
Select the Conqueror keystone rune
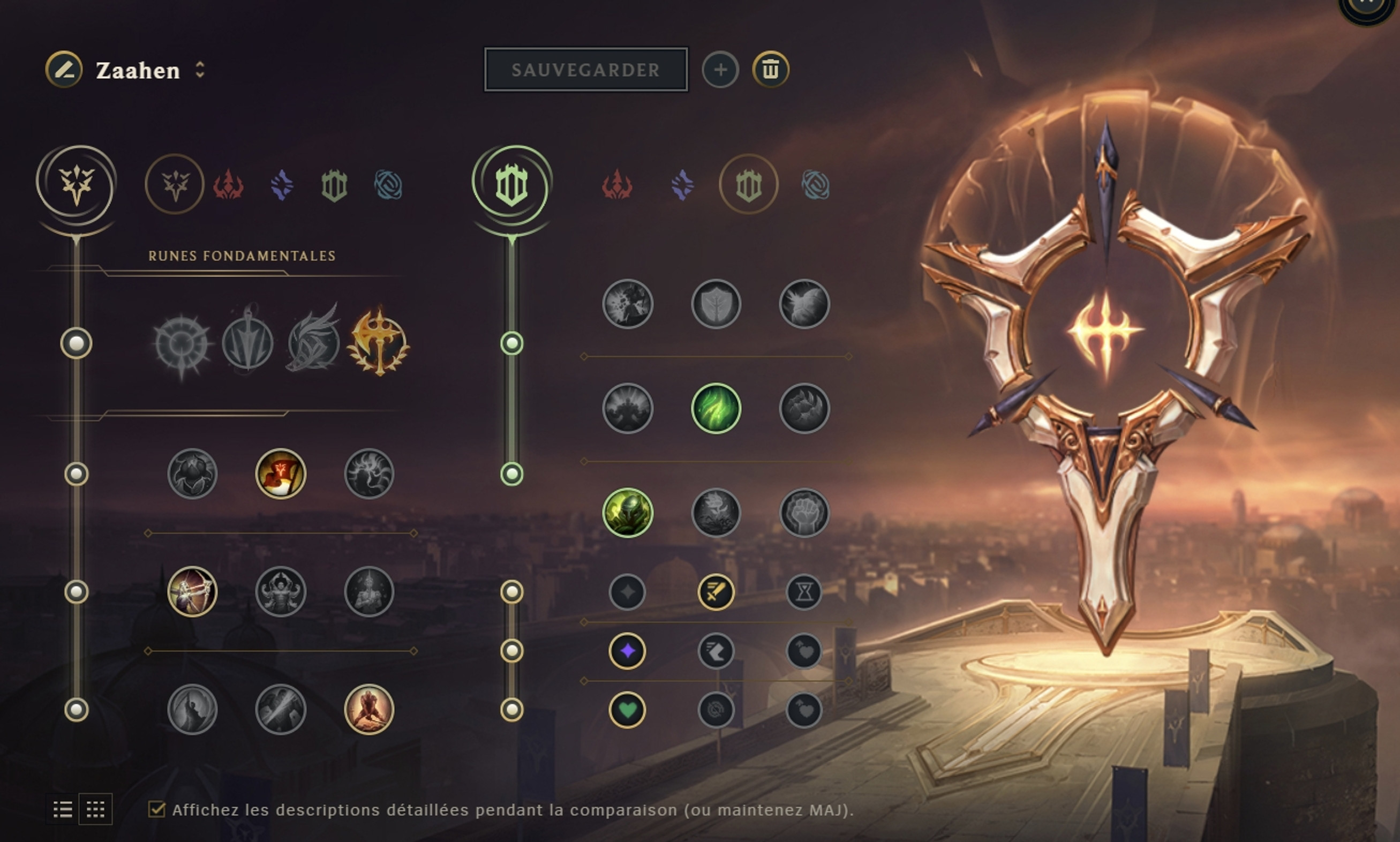[x=377, y=343]
